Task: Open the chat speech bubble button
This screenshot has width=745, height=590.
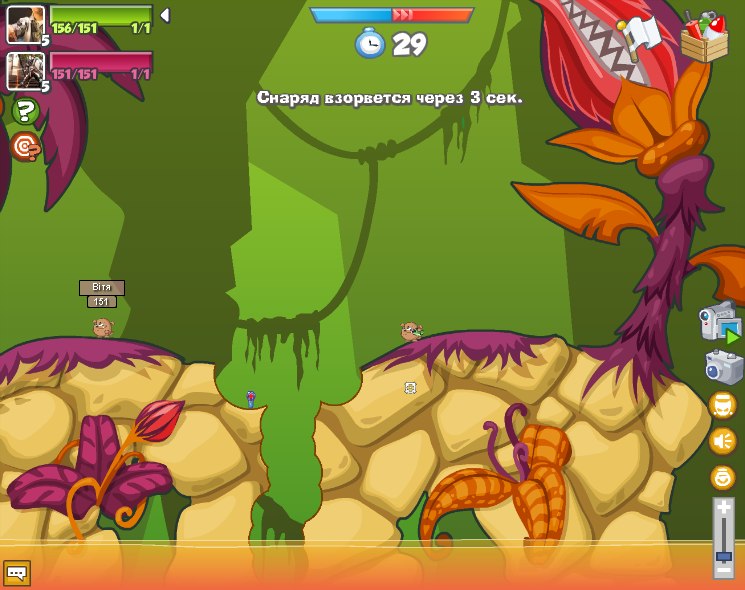Action: [x=17, y=572]
